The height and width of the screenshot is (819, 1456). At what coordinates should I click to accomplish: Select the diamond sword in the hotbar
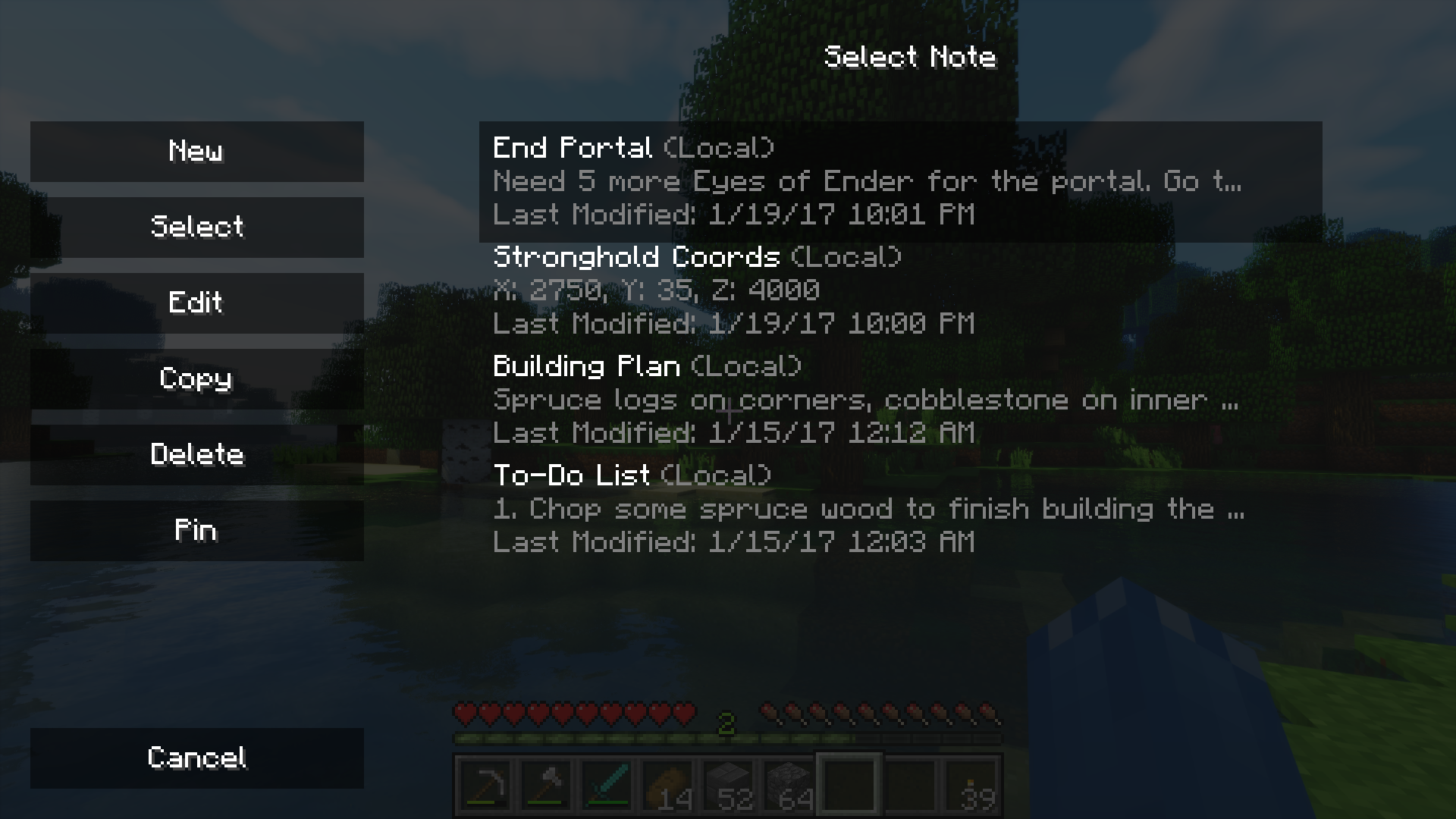(x=606, y=783)
